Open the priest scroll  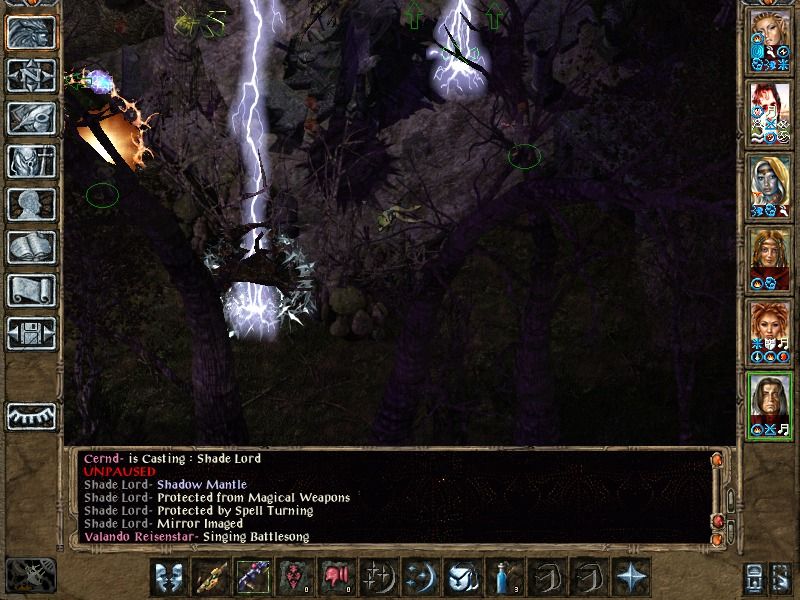(31, 290)
